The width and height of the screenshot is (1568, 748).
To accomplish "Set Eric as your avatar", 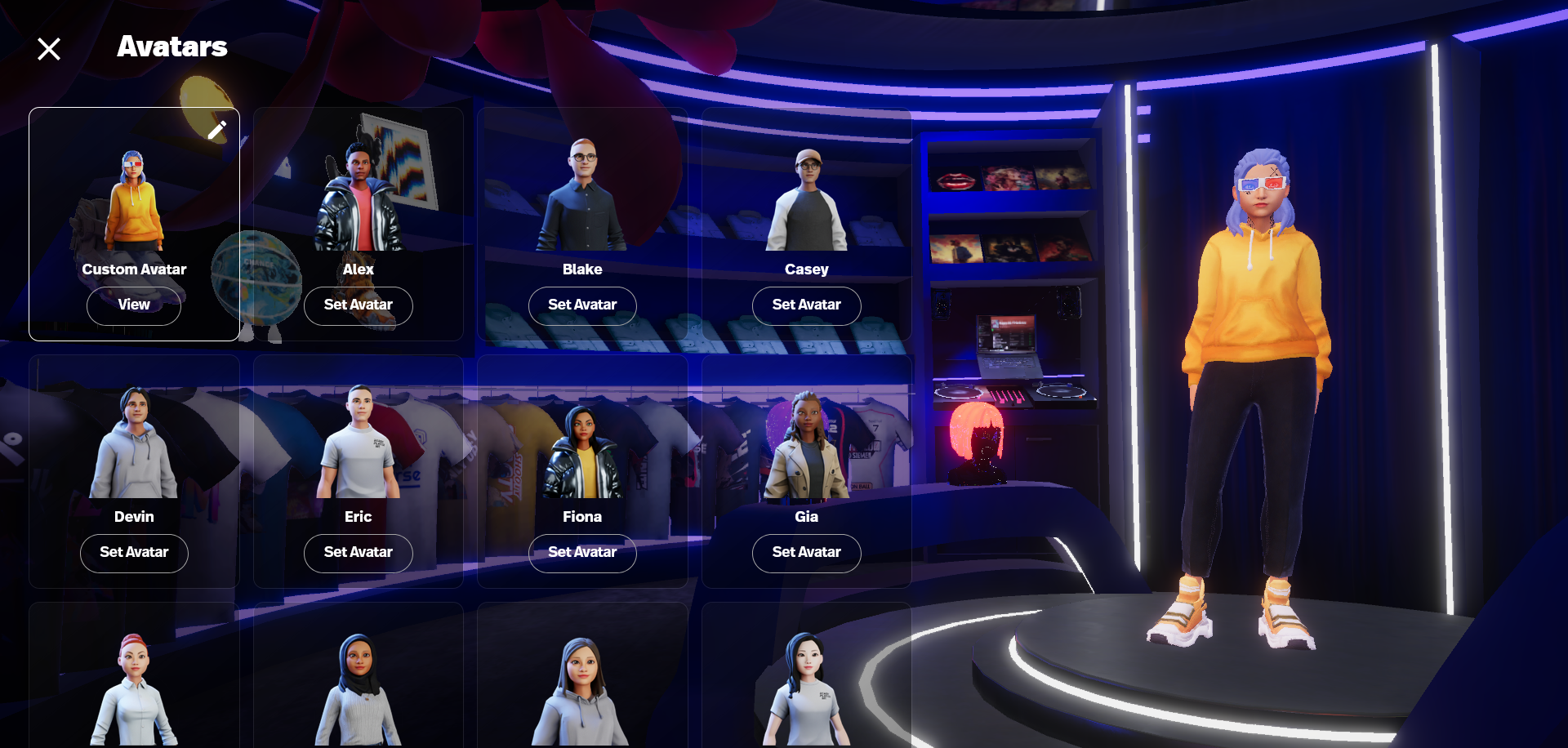I will [x=358, y=553].
